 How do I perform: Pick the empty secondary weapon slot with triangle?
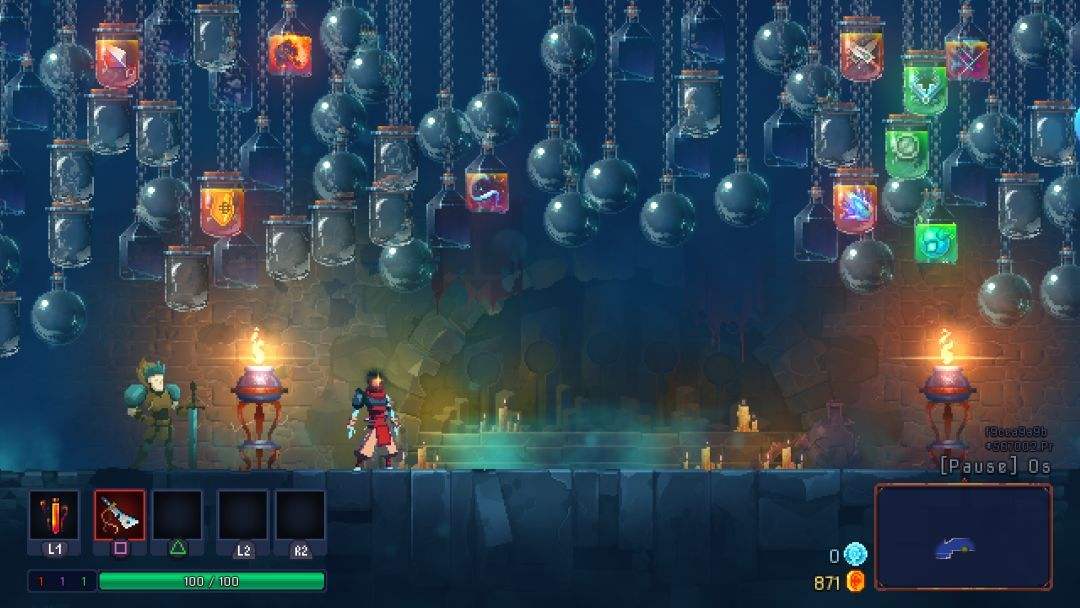[177, 516]
